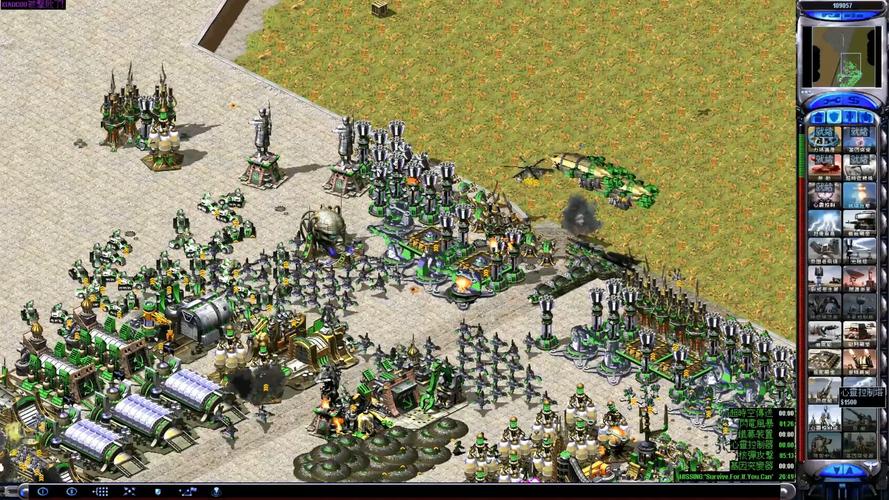Switch to the infantry build tab

point(849,117)
